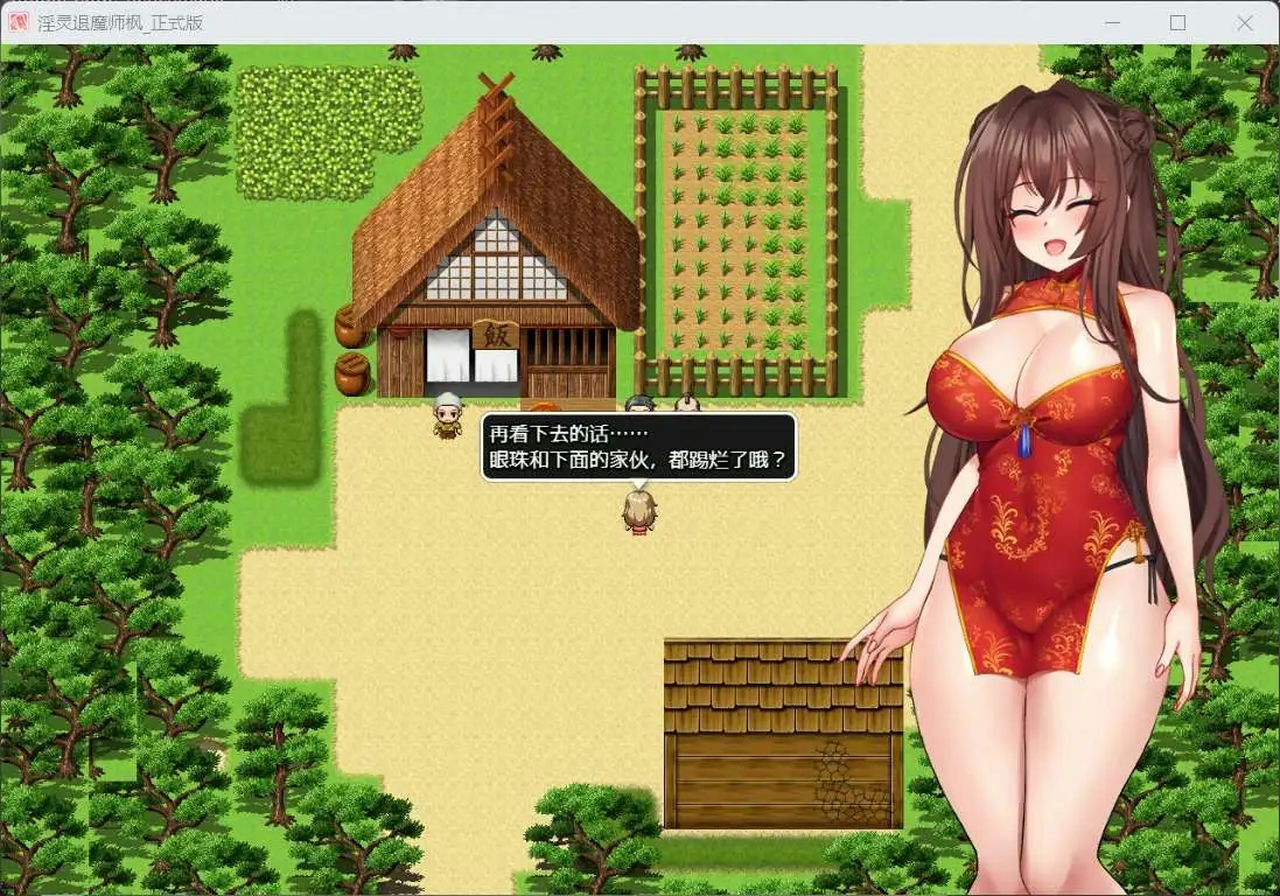Click the villager in white hat sprite
1280x896 pixels.
pyautogui.click(x=447, y=417)
